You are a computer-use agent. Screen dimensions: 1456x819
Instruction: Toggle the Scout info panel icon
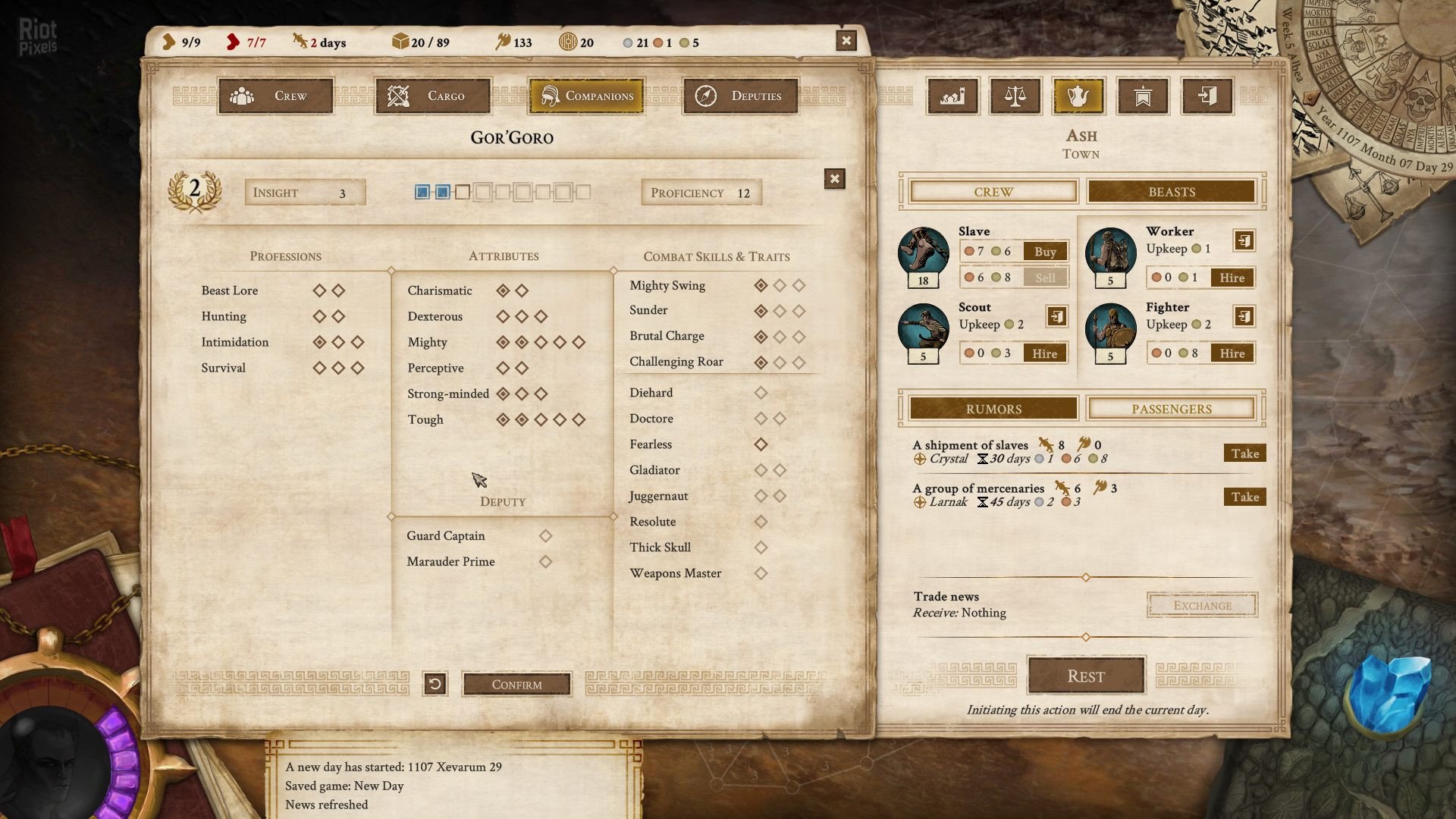coord(1056,315)
